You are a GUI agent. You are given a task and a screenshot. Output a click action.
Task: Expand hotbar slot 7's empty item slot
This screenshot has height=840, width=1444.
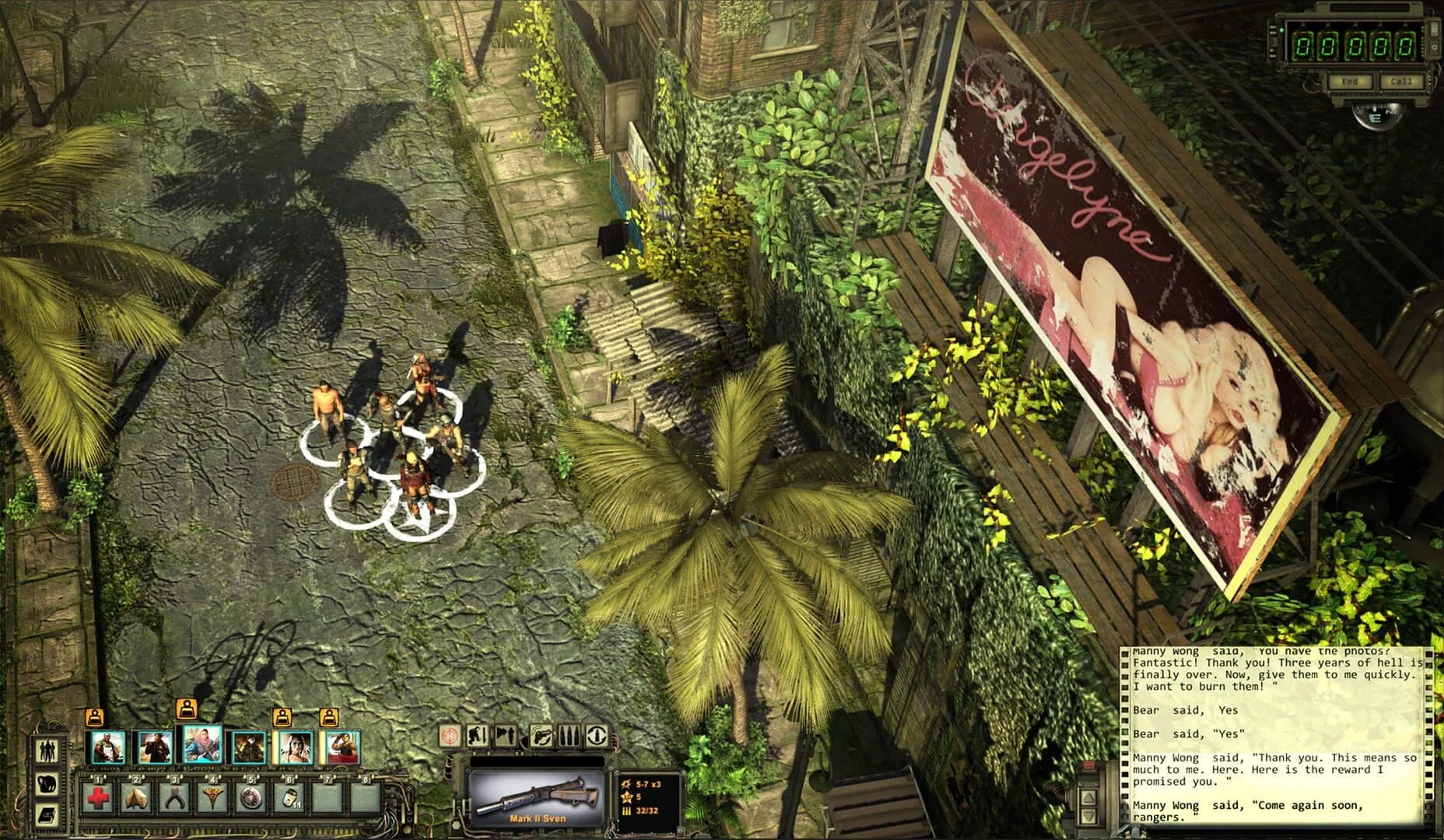[x=327, y=797]
